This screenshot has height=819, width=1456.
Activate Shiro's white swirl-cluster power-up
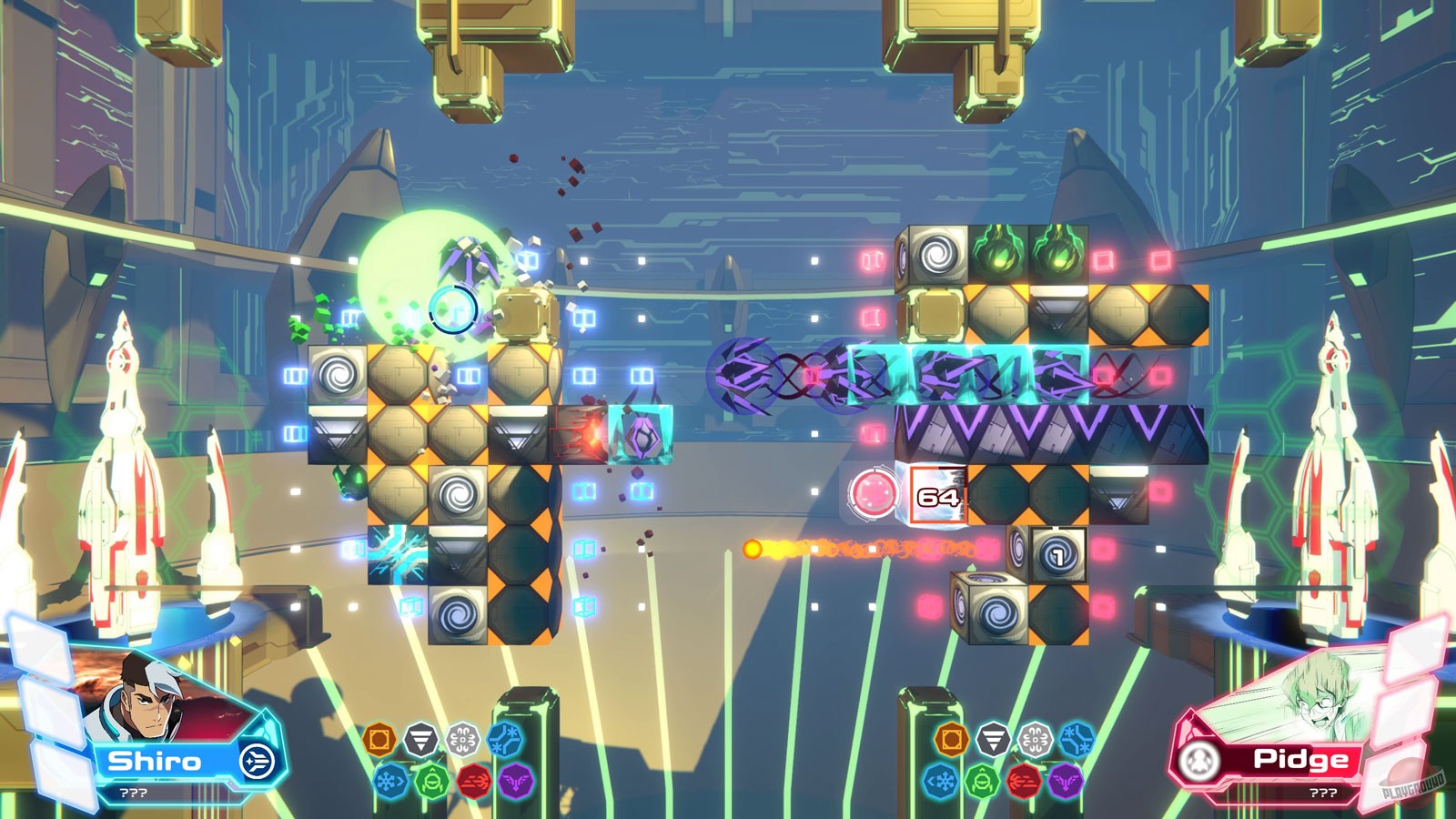click(461, 738)
